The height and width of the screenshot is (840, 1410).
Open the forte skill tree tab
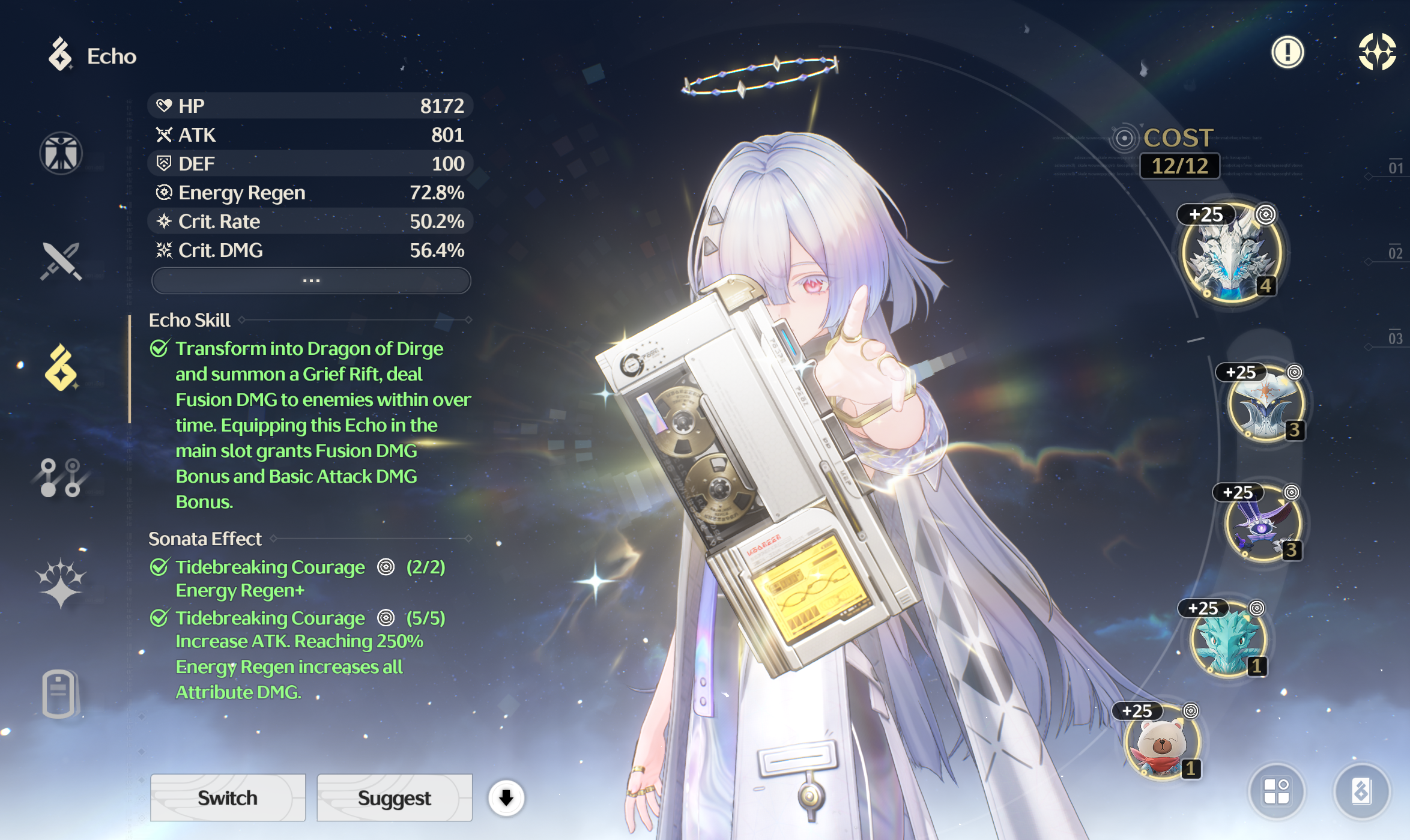pyautogui.click(x=61, y=477)
